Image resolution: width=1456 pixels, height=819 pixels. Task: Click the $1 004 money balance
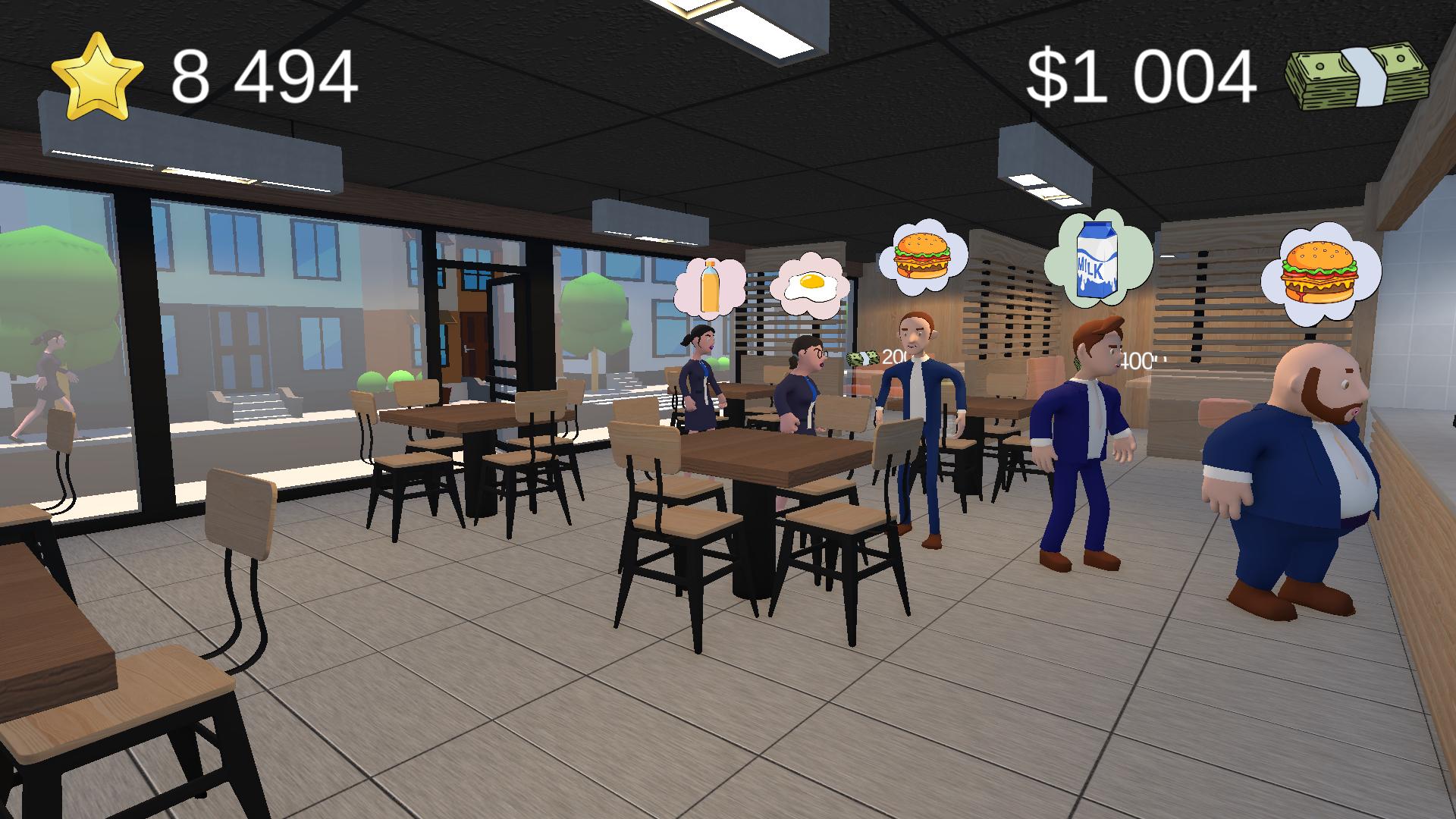tap(1142, 76)
